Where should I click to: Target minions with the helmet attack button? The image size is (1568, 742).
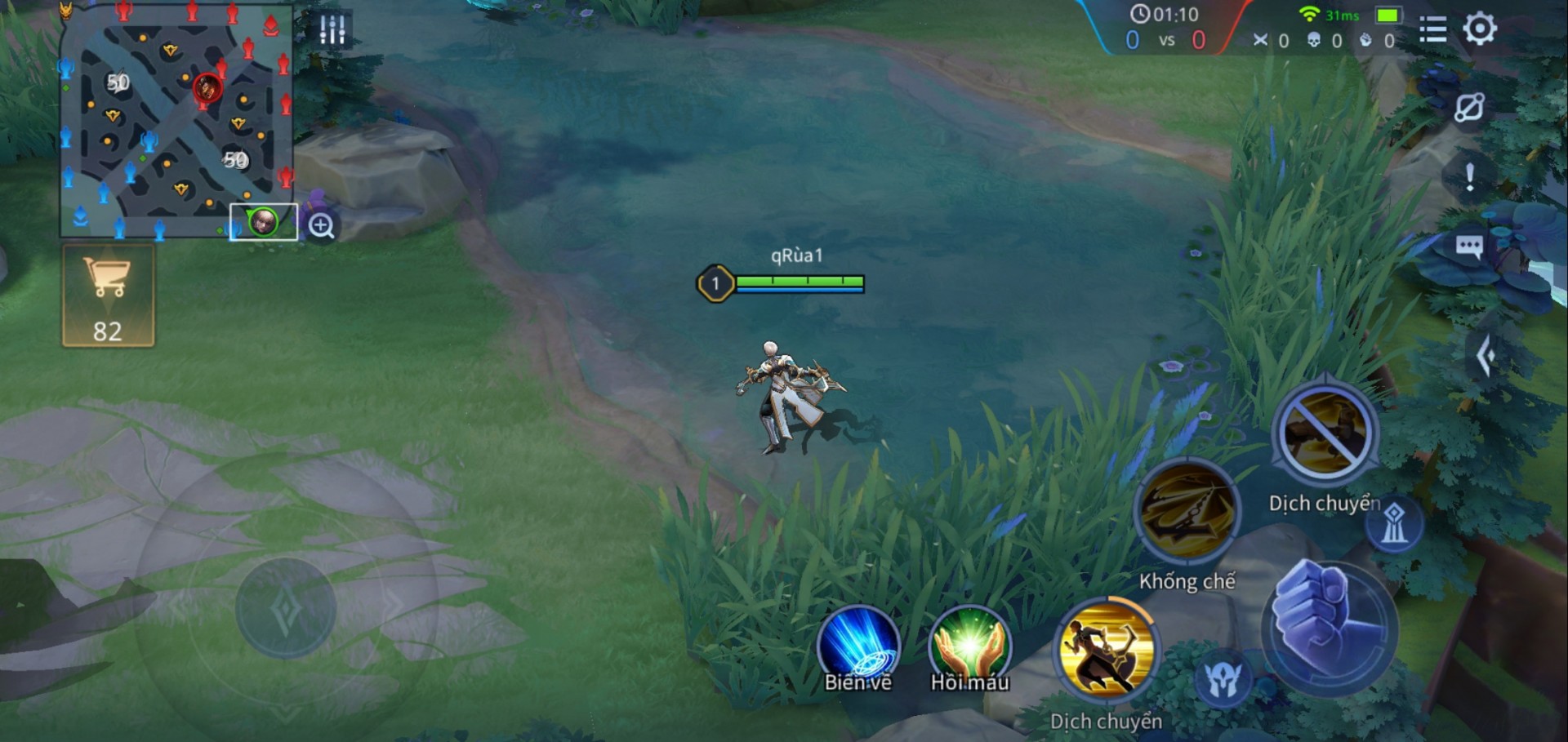tap(1223, 679)
